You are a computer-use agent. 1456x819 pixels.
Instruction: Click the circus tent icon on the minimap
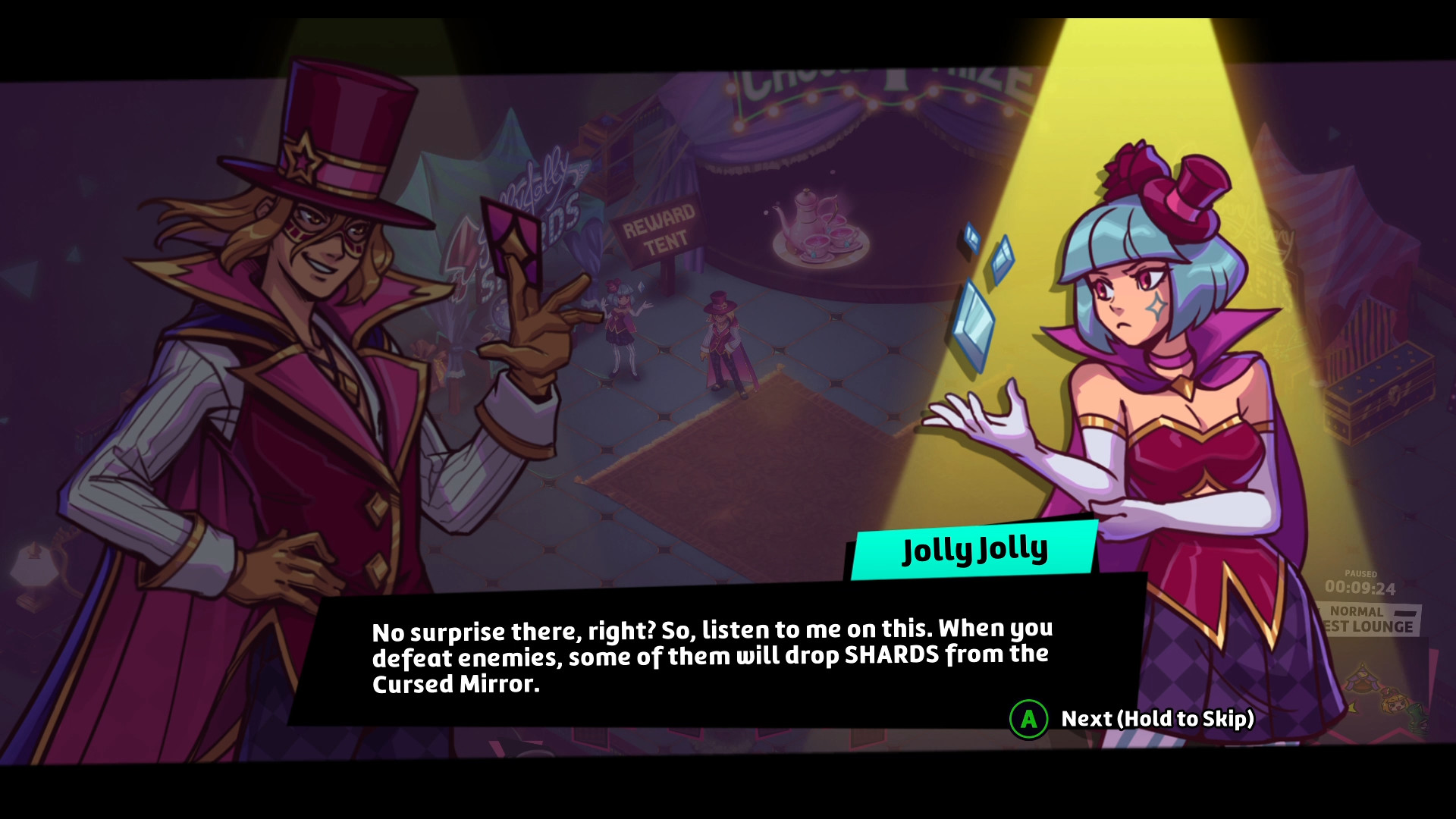tap(1361, 676)
